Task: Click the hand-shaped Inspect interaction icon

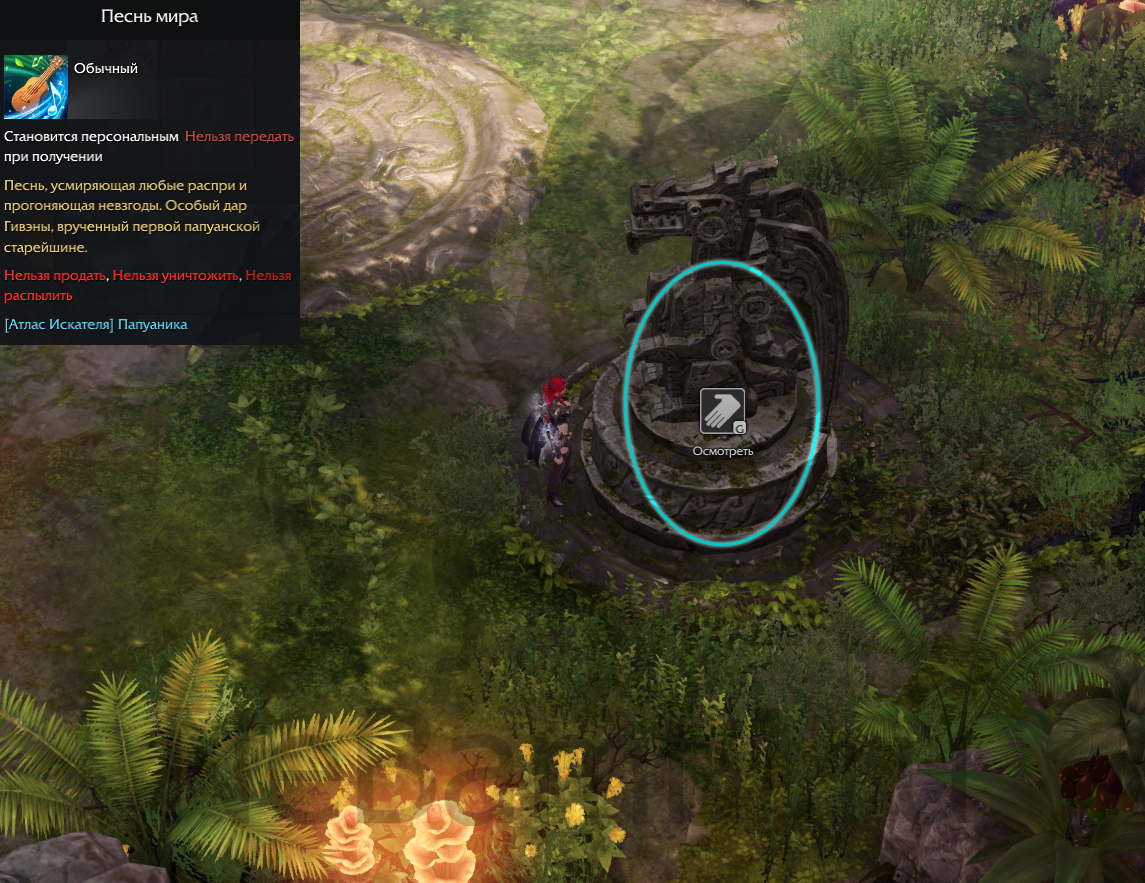Action: (x=721, y=411)
